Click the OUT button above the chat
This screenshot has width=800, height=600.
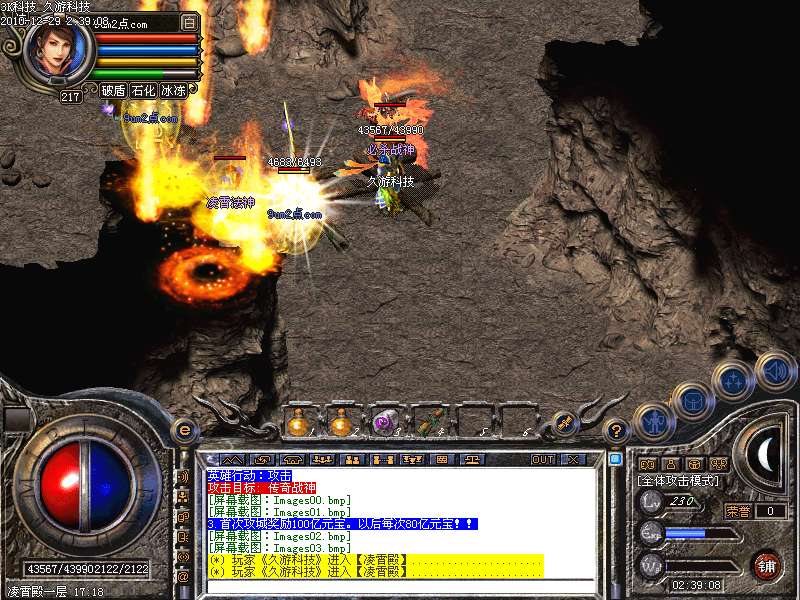coord(542,459)
